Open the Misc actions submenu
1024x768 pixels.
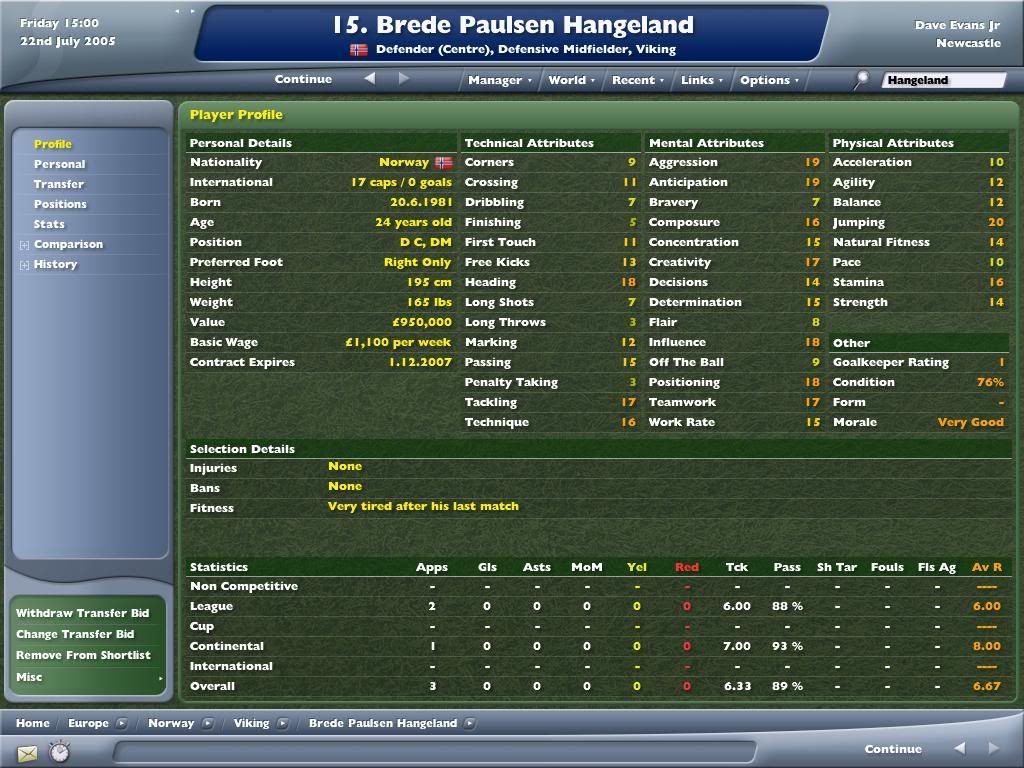[88, 677]
